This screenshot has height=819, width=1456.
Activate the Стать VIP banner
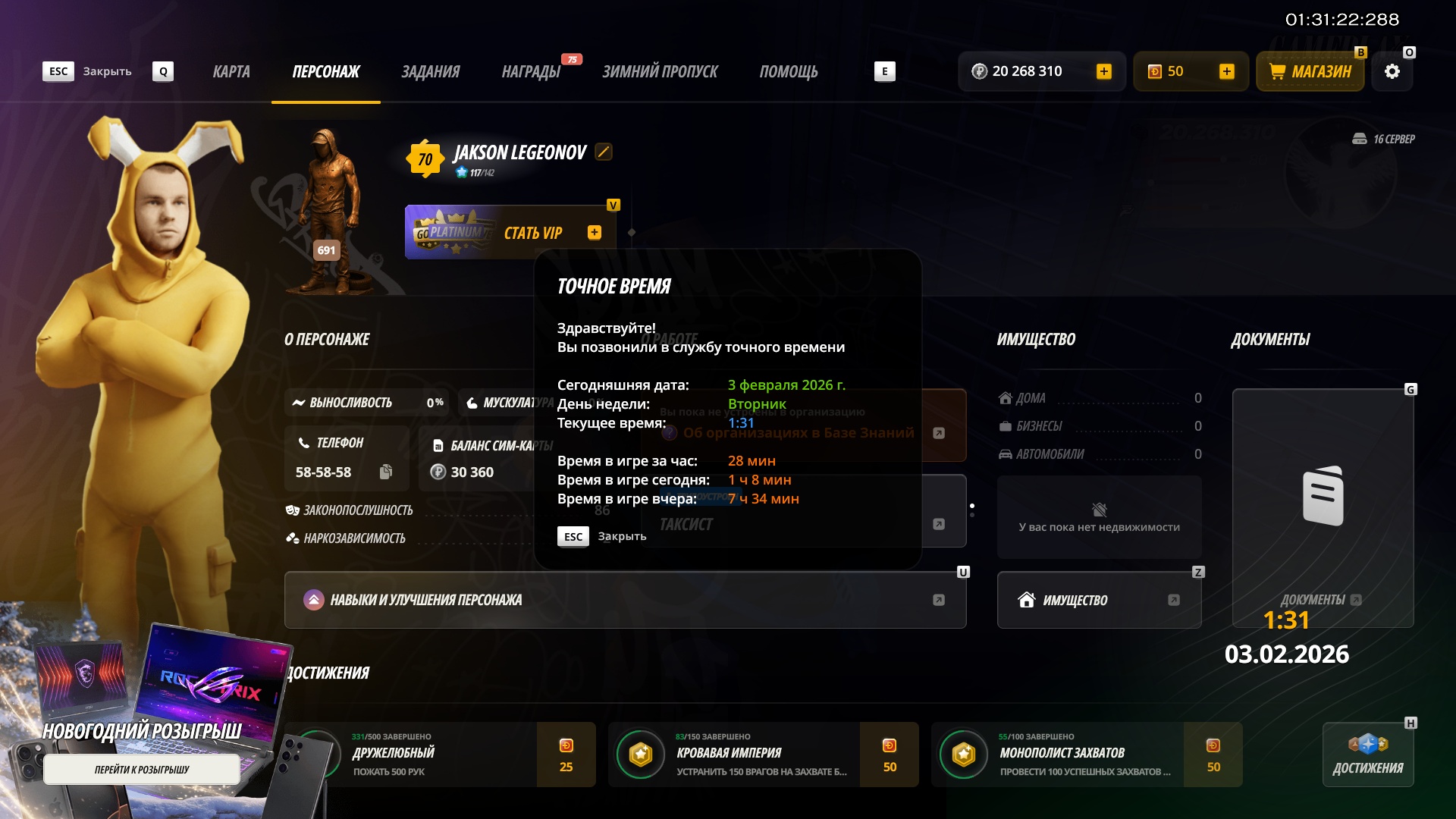(x=510, y=233)
